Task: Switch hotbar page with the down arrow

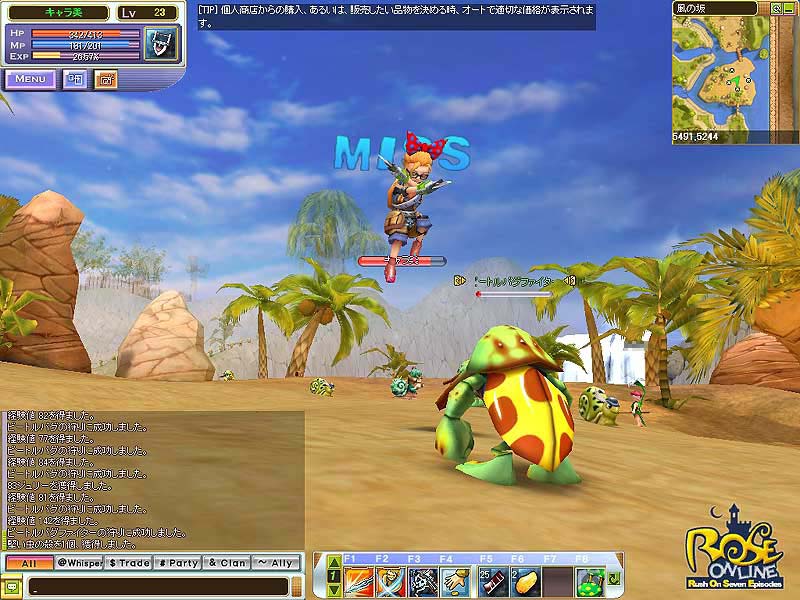Action: point(334,590)
